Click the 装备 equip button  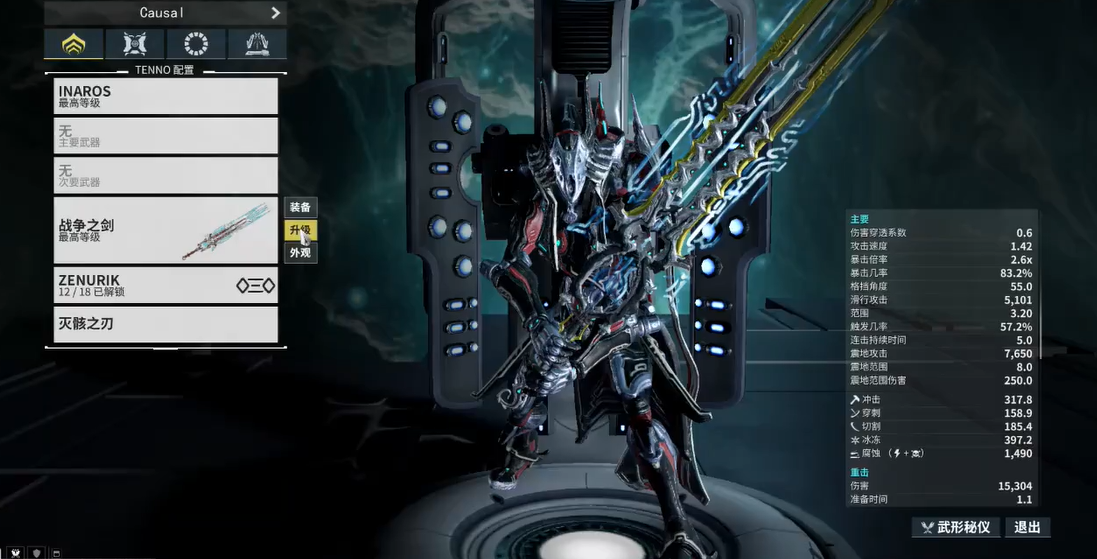click(x=300, y=207)
